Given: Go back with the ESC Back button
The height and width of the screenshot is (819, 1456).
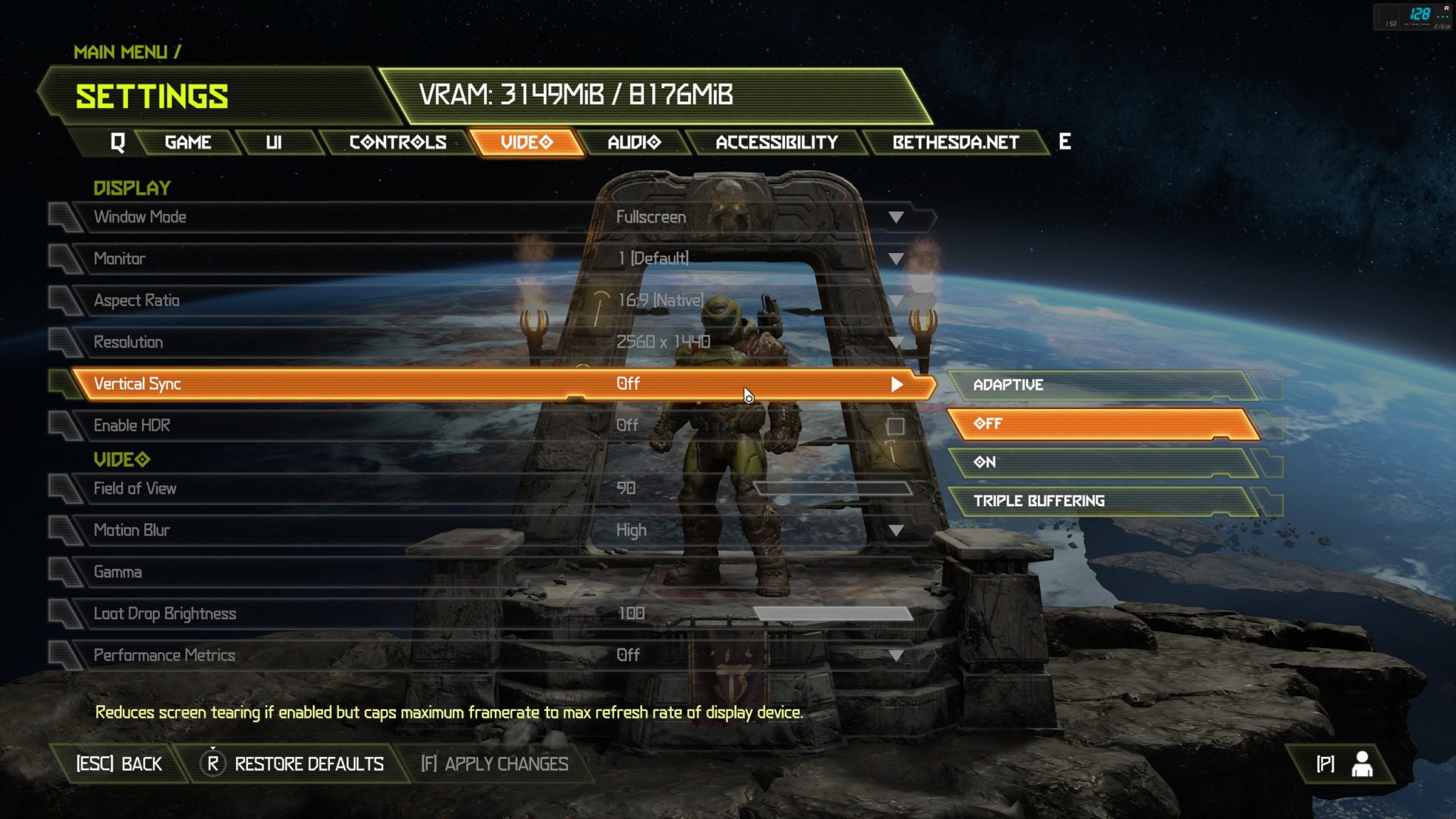Looking at the screenshot, I should (x=119, y=764).
